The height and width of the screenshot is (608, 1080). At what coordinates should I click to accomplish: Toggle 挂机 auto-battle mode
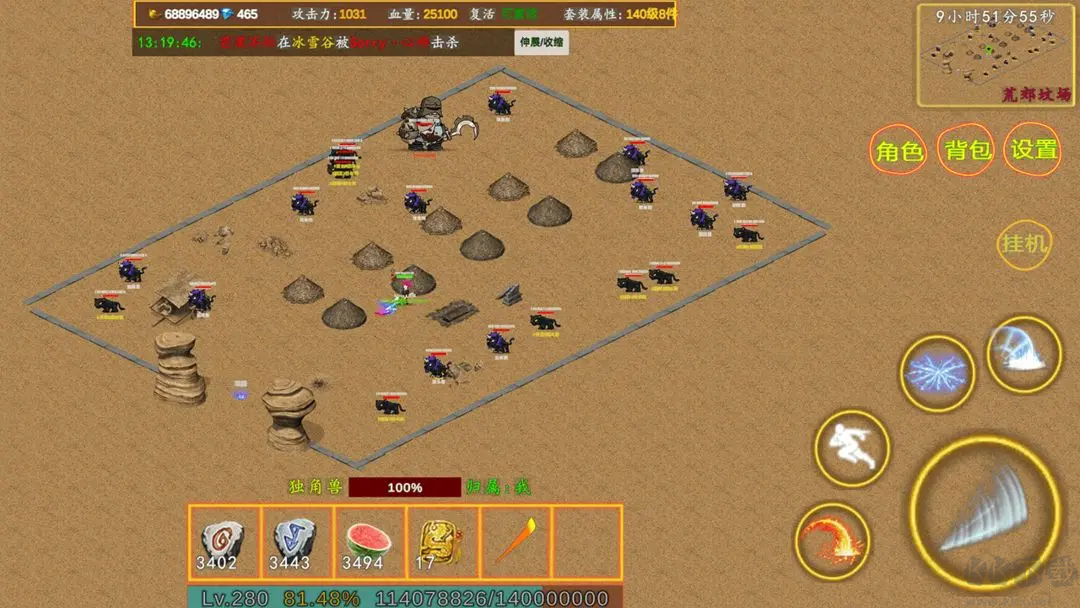tap(1025, 243)
